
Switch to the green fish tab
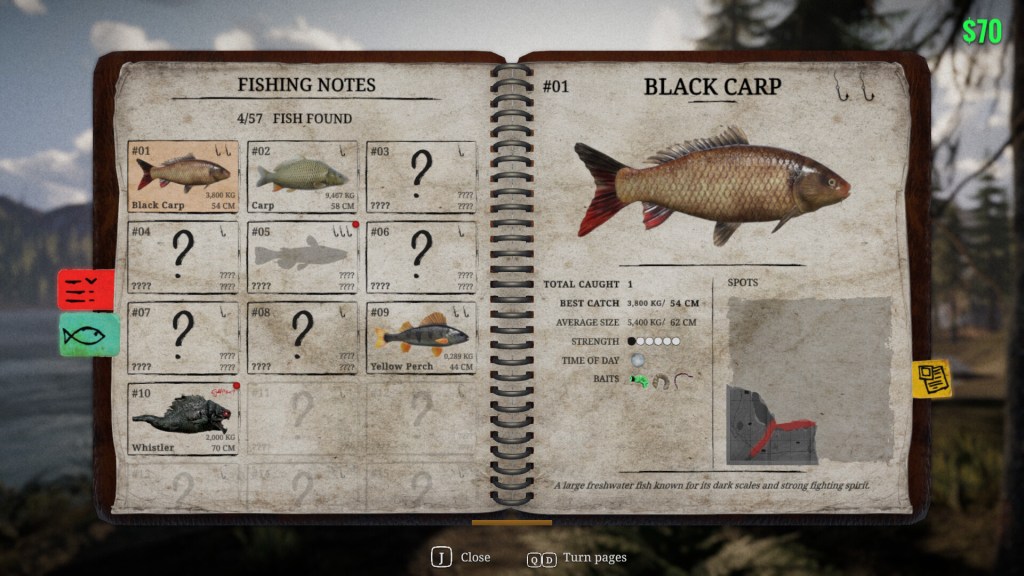point(88,335)
